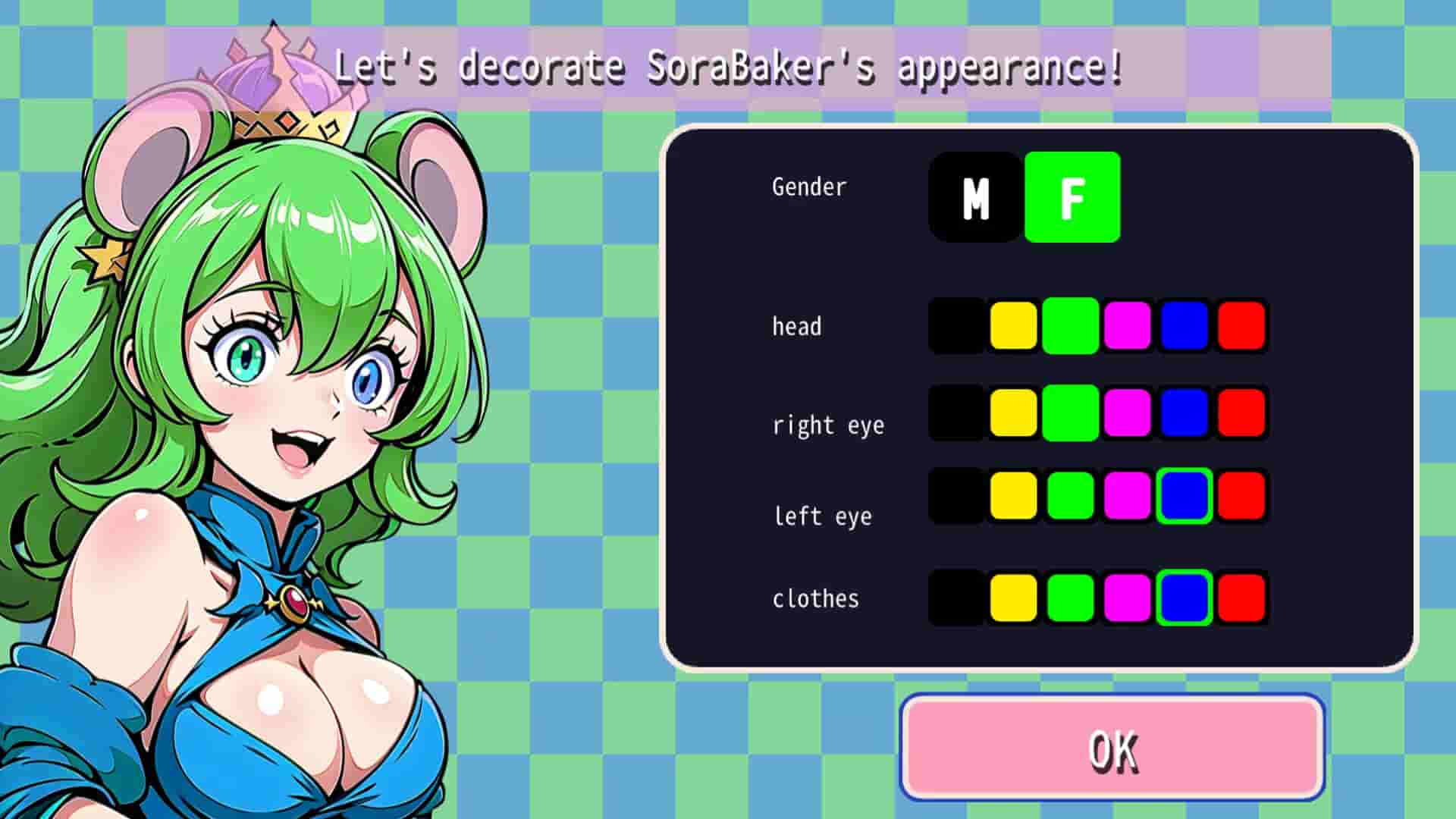The image size is (1456, 819).
Task: Select yellow for the left eye
Action: coord(1013,496)
